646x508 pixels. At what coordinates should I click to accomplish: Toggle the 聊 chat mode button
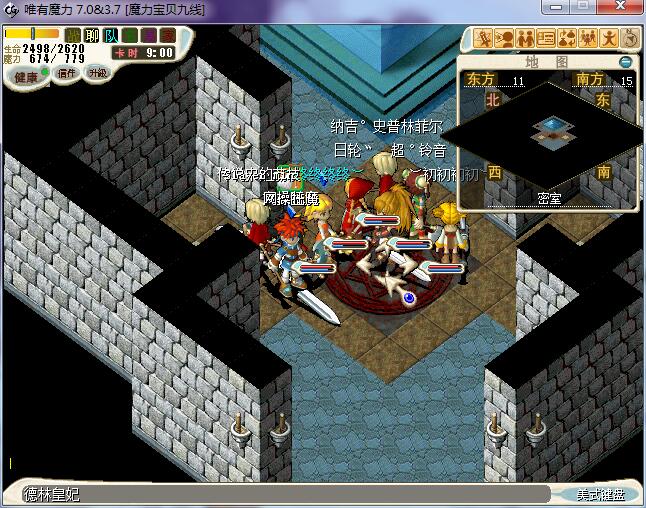[x=92, y=36]
